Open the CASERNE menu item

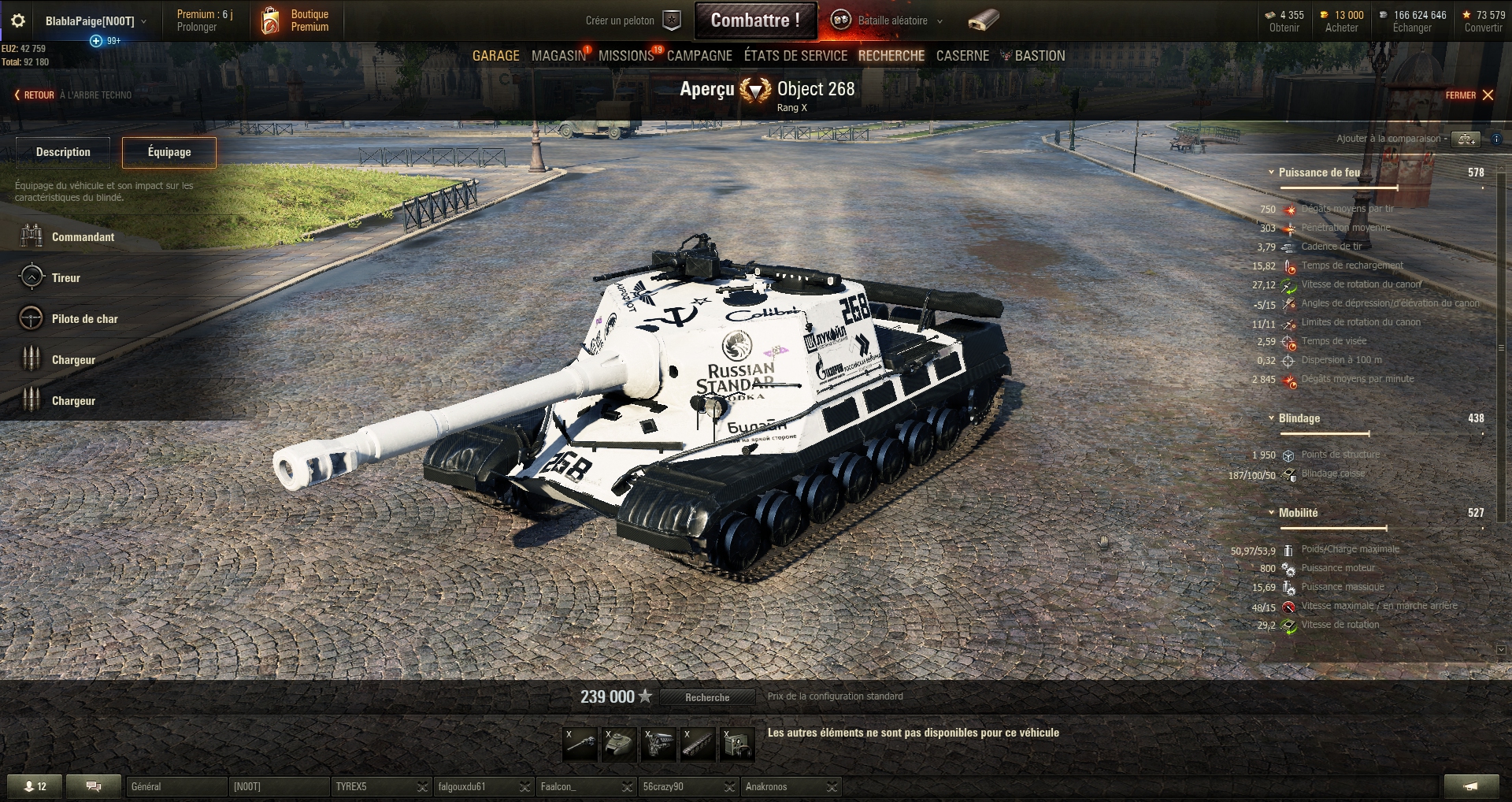(962, 56)
